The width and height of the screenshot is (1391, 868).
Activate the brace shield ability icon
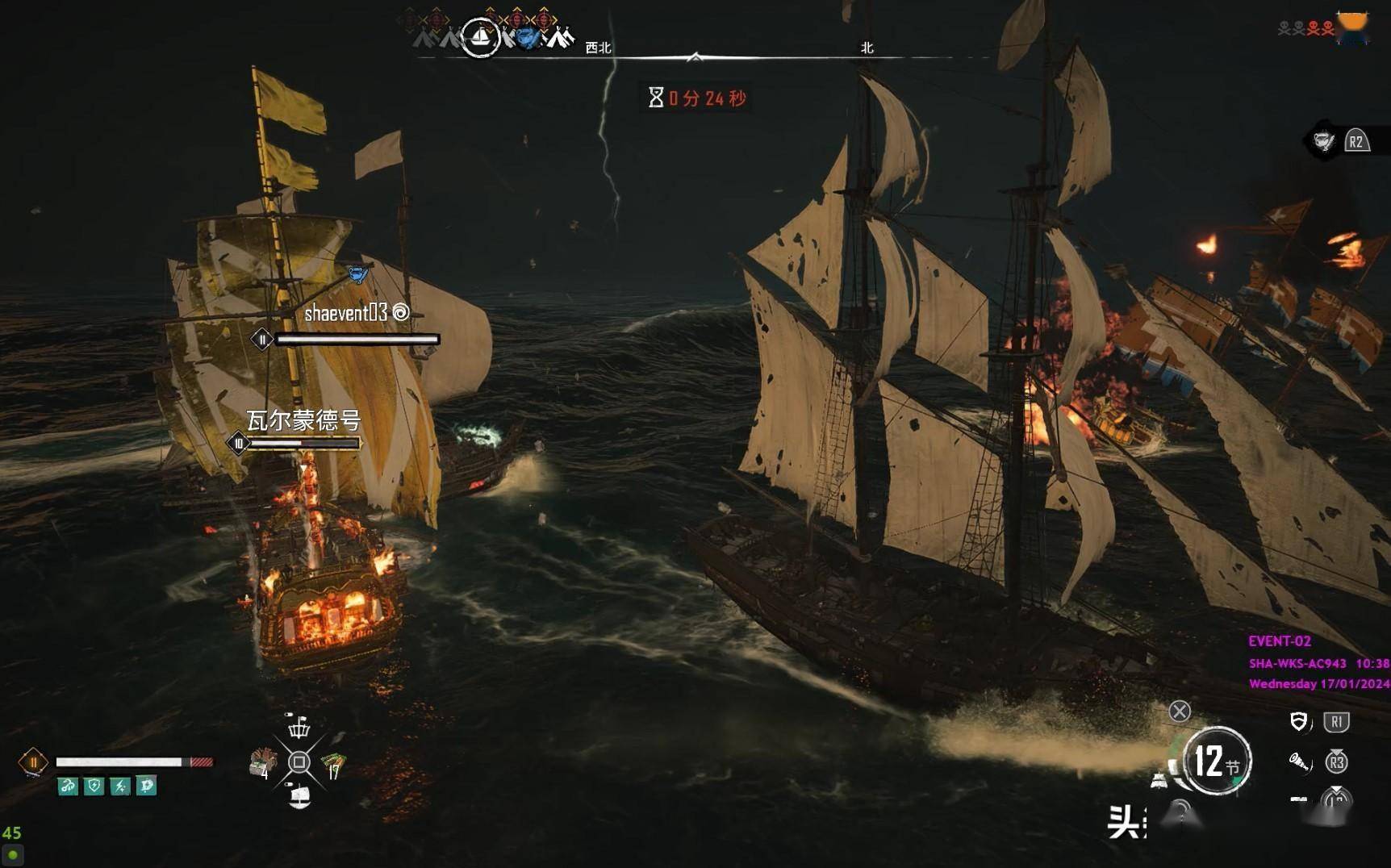pos(1298,721)
